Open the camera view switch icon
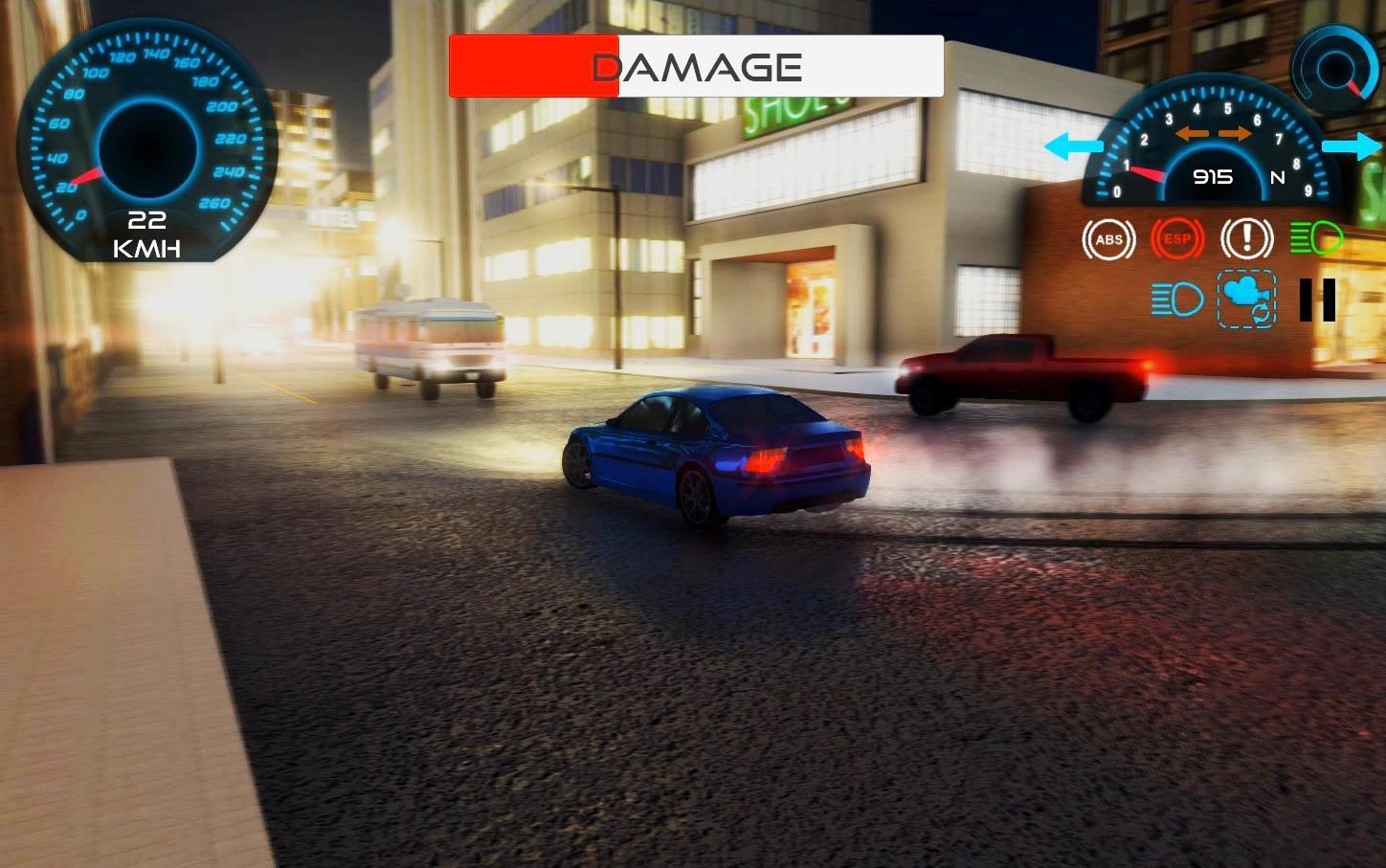 click(x=1246, y=300)
